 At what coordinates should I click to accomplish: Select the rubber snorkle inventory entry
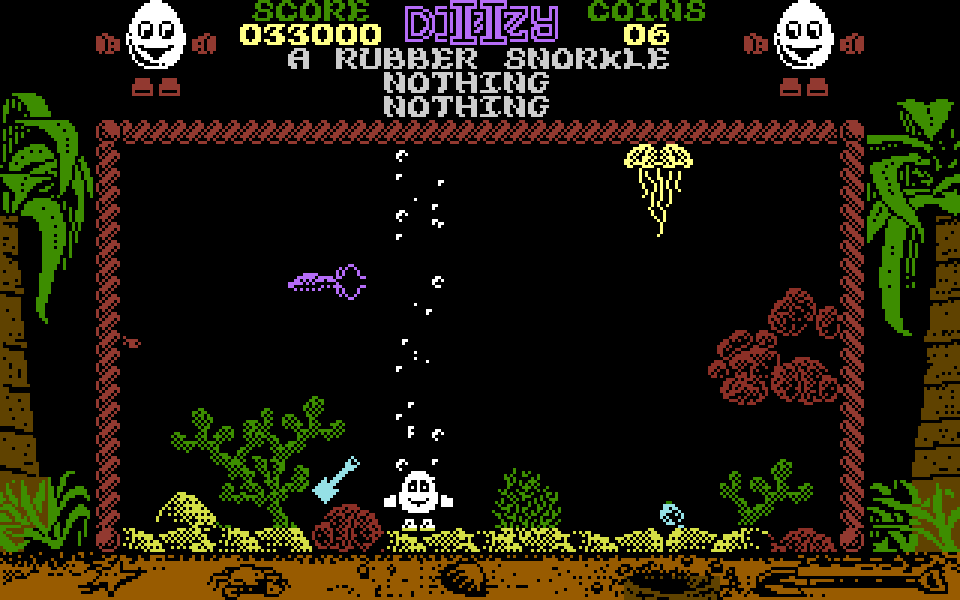pos(478,59)
